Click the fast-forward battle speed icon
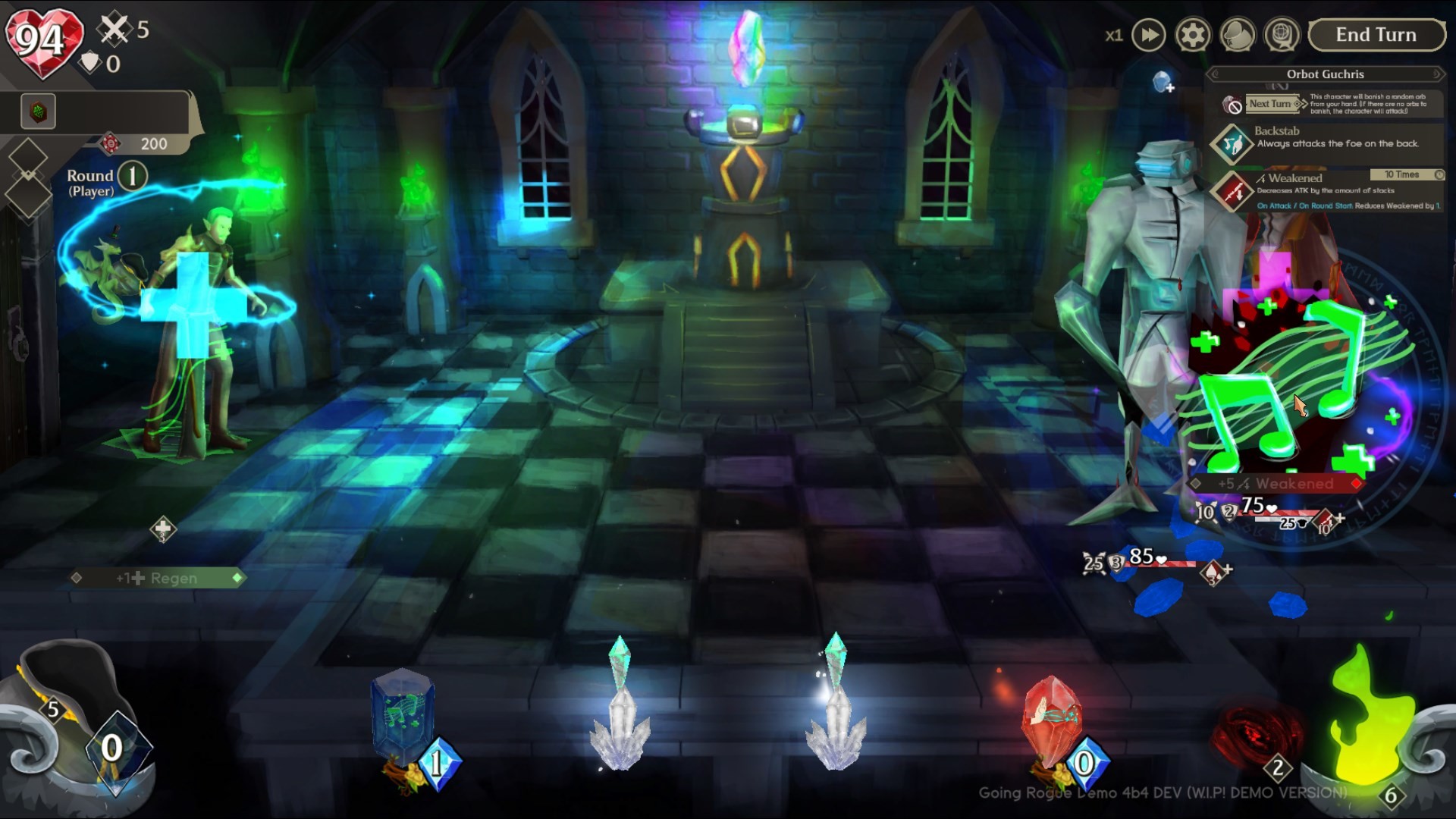The width and height of the screenshot is (1456, 819). click(1148, 34)
